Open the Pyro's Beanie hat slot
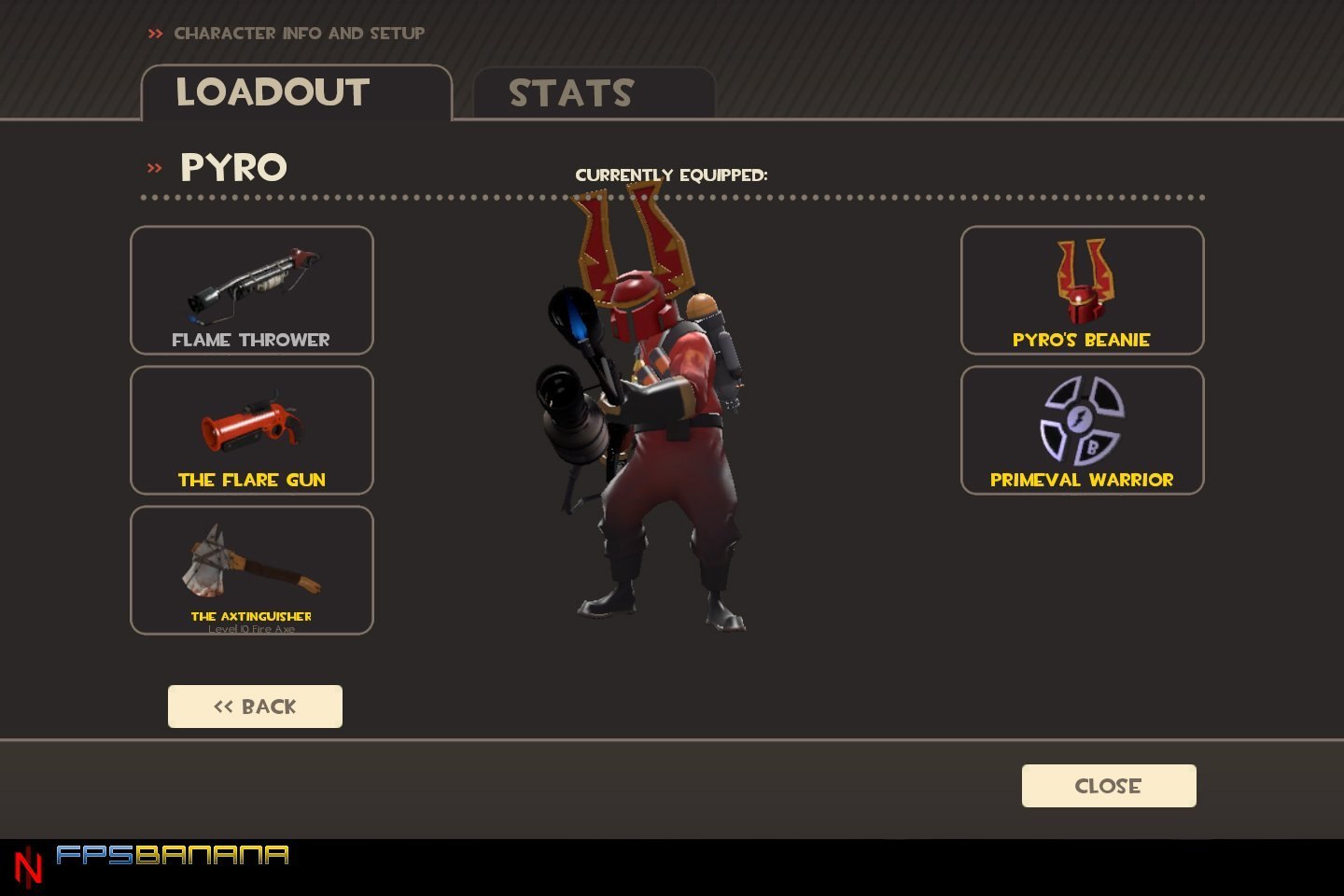This screenshot has height=896, width=1344. [x=1082, y=290]
